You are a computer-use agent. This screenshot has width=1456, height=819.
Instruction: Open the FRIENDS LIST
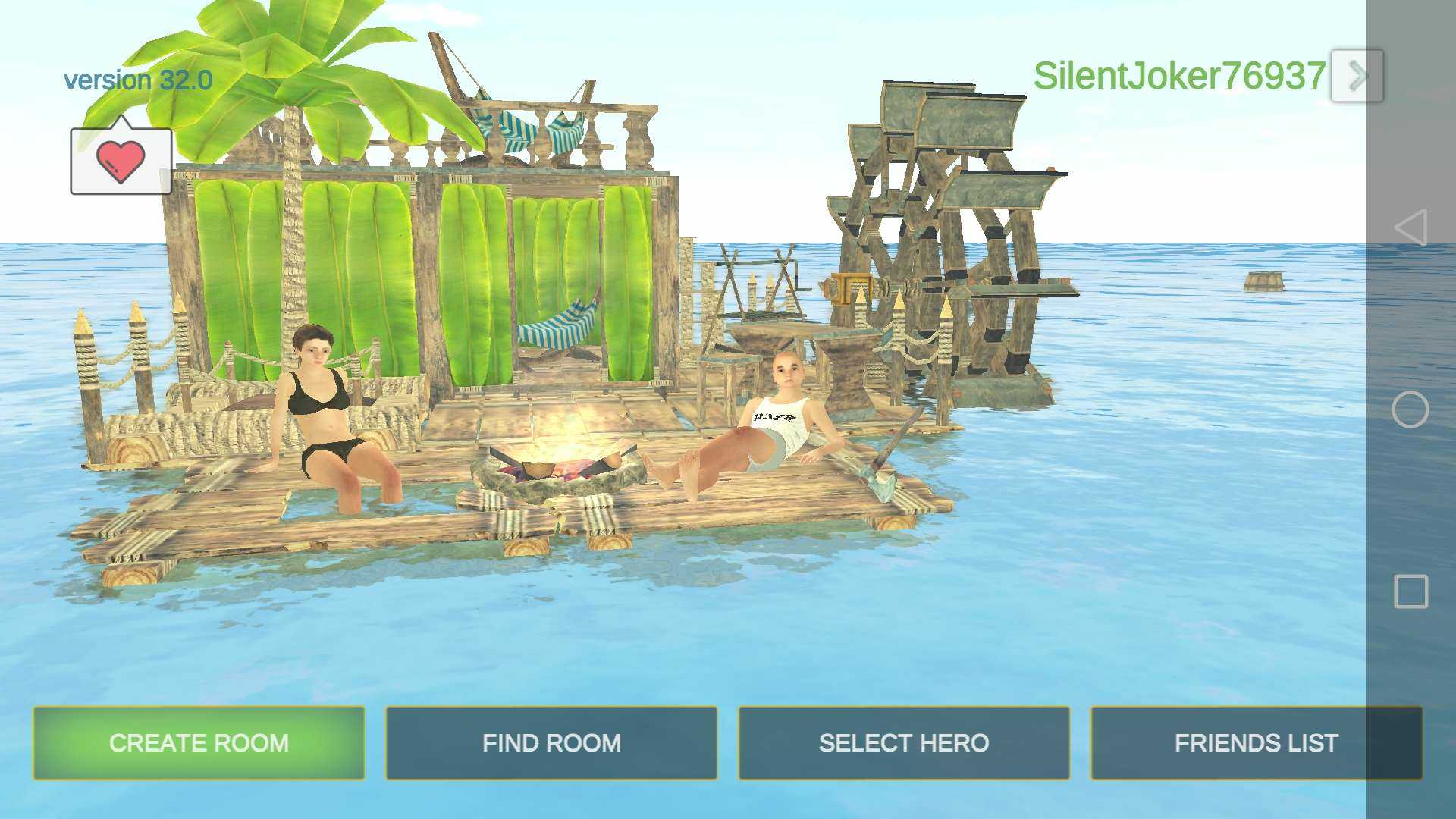1256,742
